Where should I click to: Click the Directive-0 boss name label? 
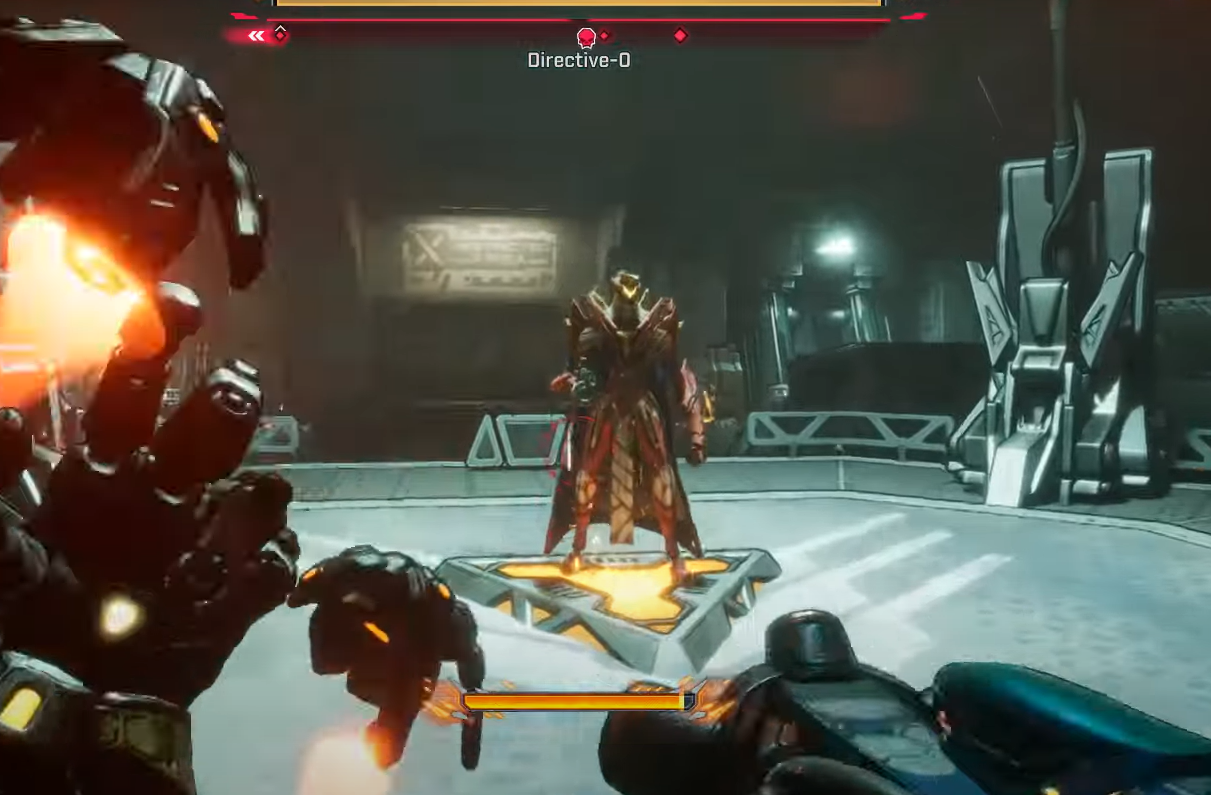(579, 61)
